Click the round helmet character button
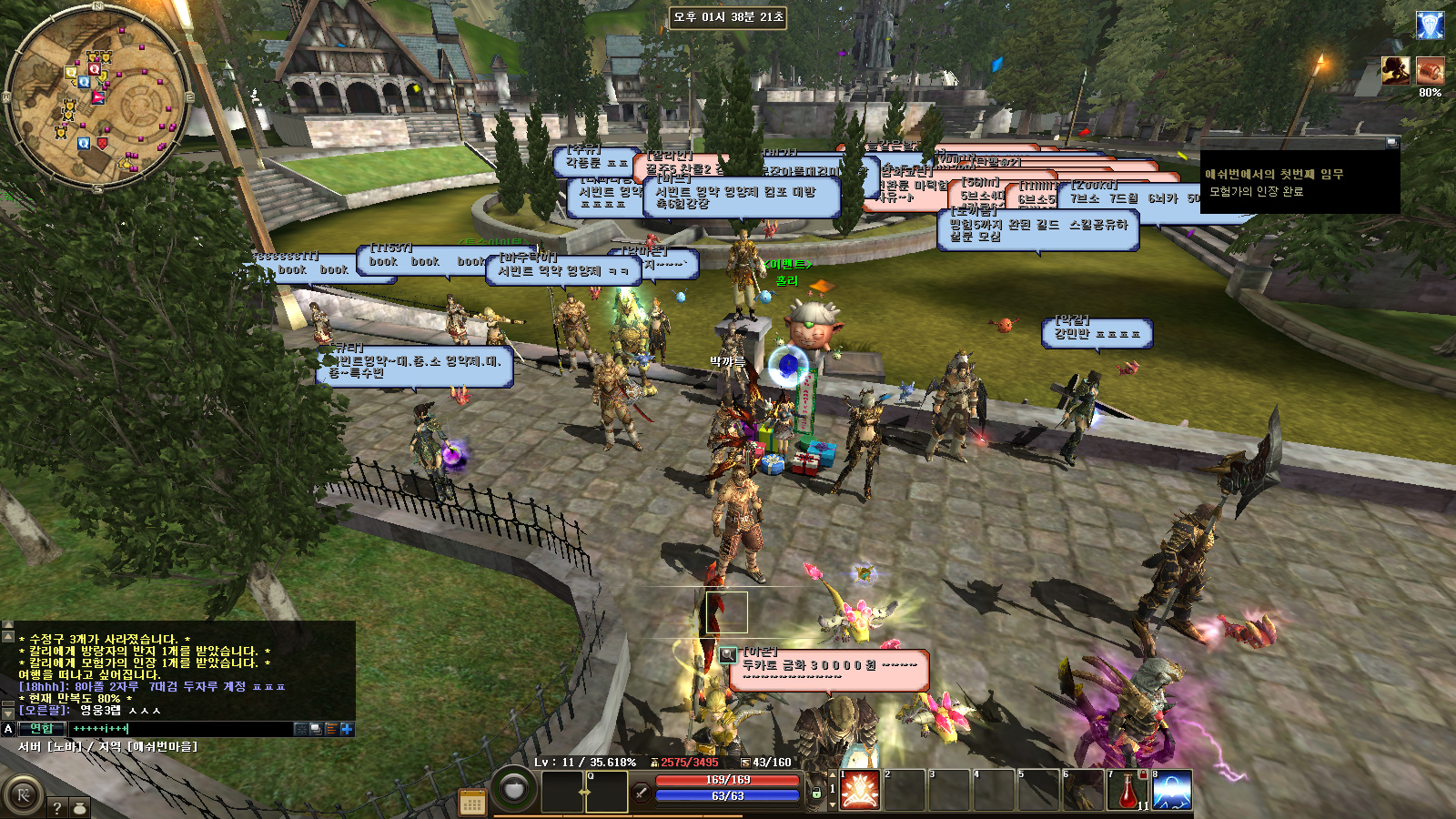Image resolution: width=1456 pixels, height=819 pixels. point(514,789)
